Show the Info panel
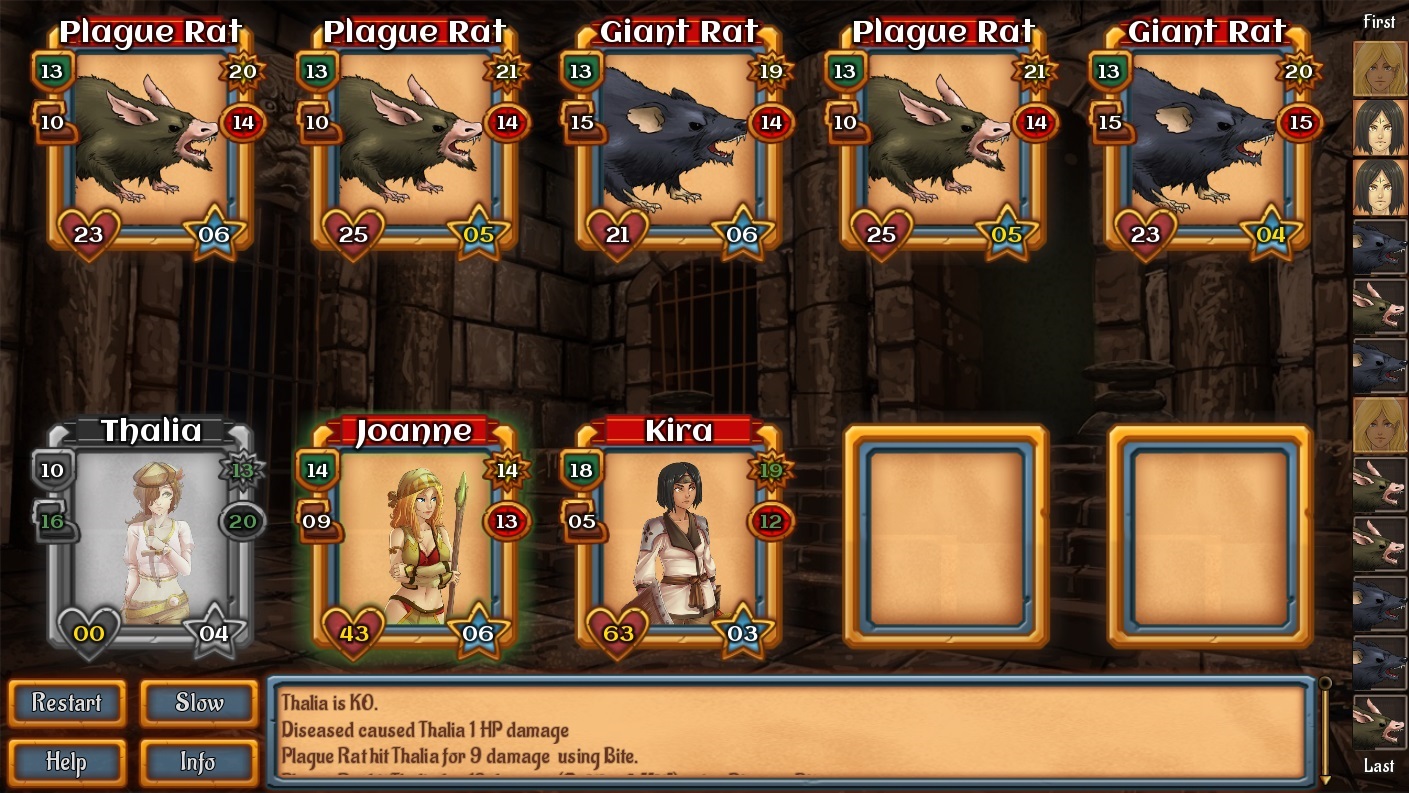Screen dimensions: 1409x793 click(199, 762)
